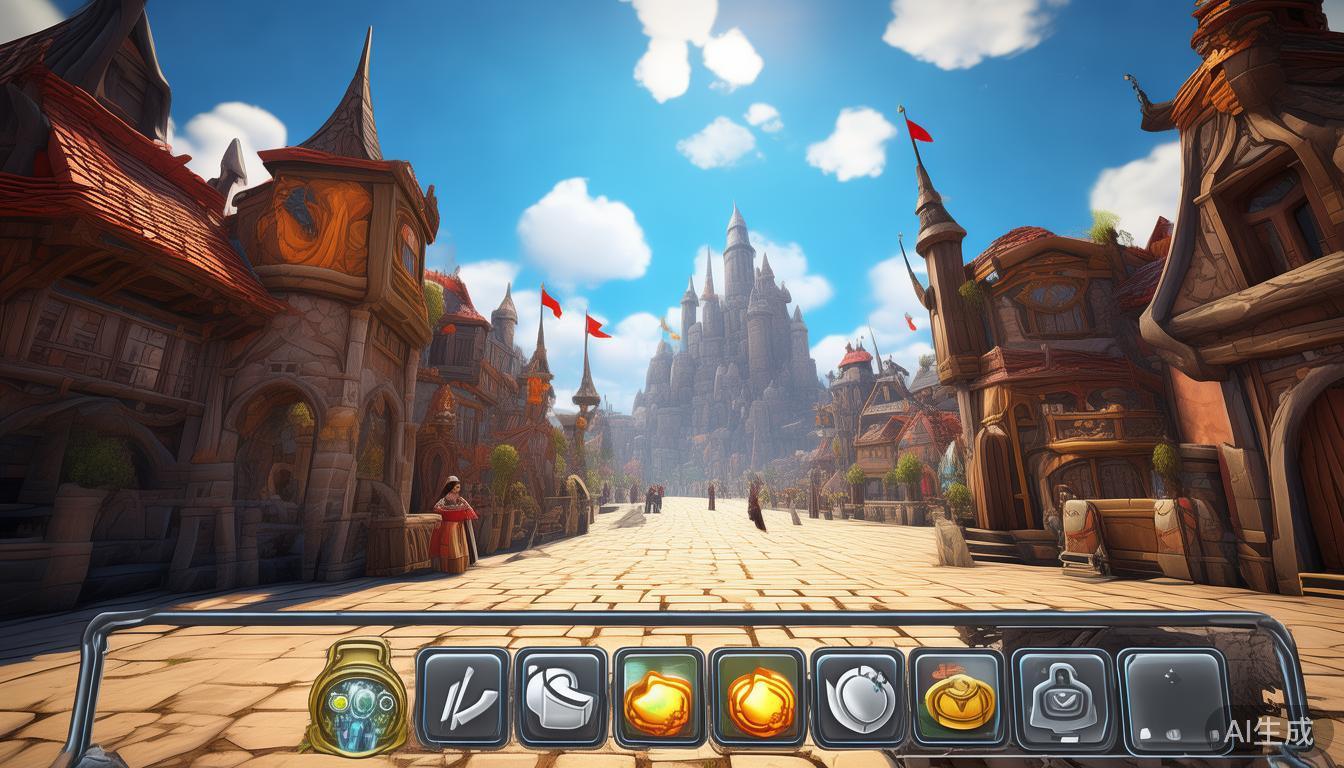Click the grey padlock hotbar slot

coord(1061,698)
